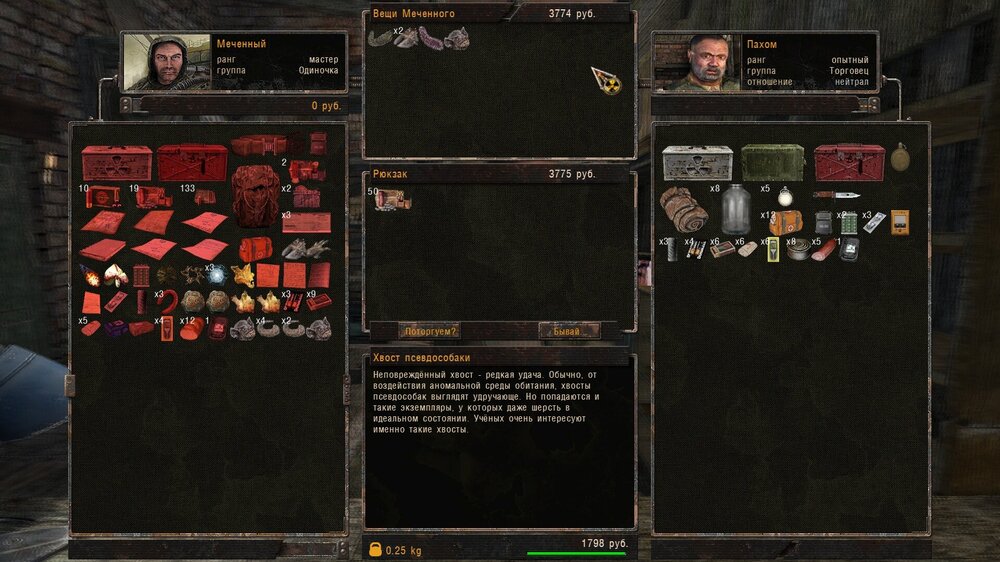Select the trader's glass jar
This screenshot has width=1000, height=562.
pyautogui.click(x=737, y=208)
